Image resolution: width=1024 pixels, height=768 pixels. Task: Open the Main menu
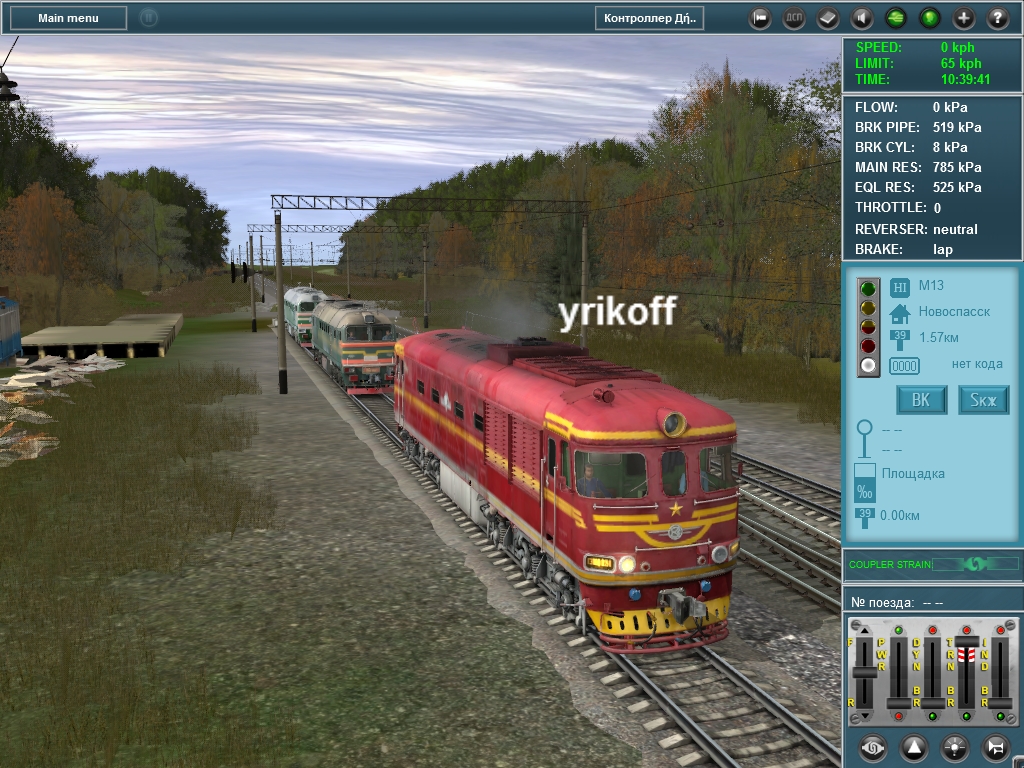coord(68,18)
